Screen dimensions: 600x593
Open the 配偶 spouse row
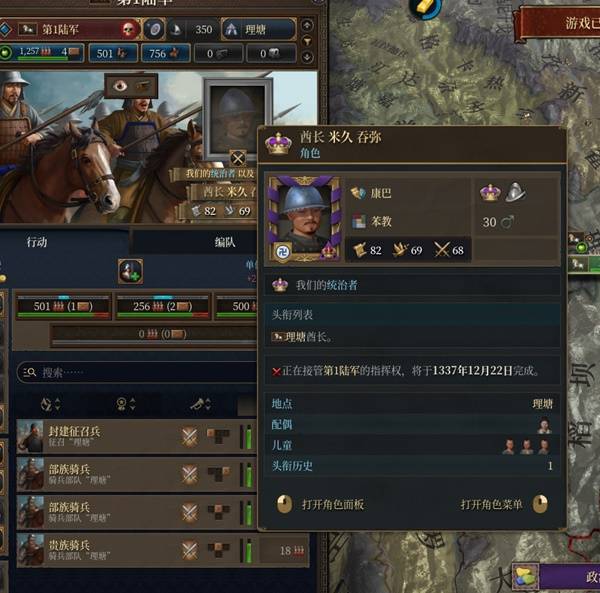[412, 425]
